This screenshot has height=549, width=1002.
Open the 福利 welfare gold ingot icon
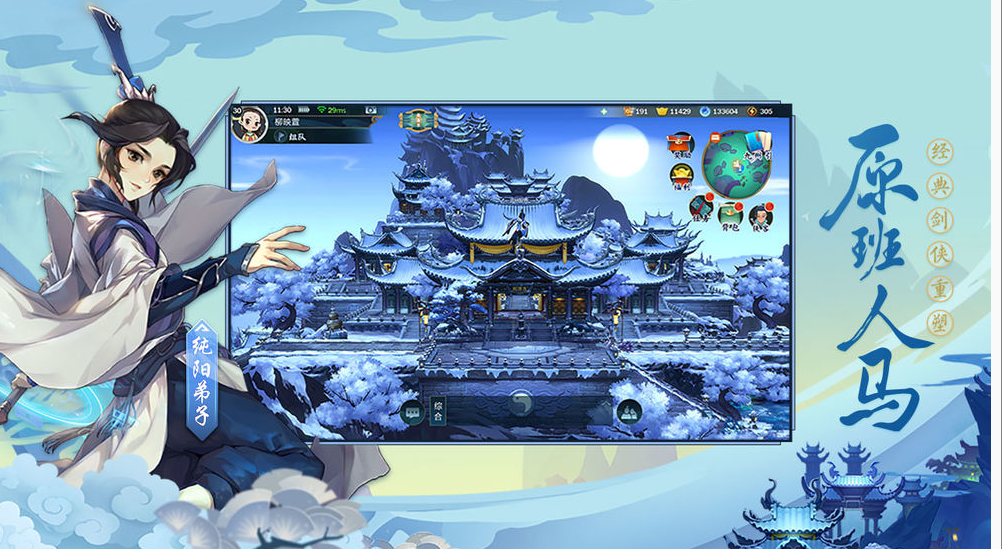(681, 178)
